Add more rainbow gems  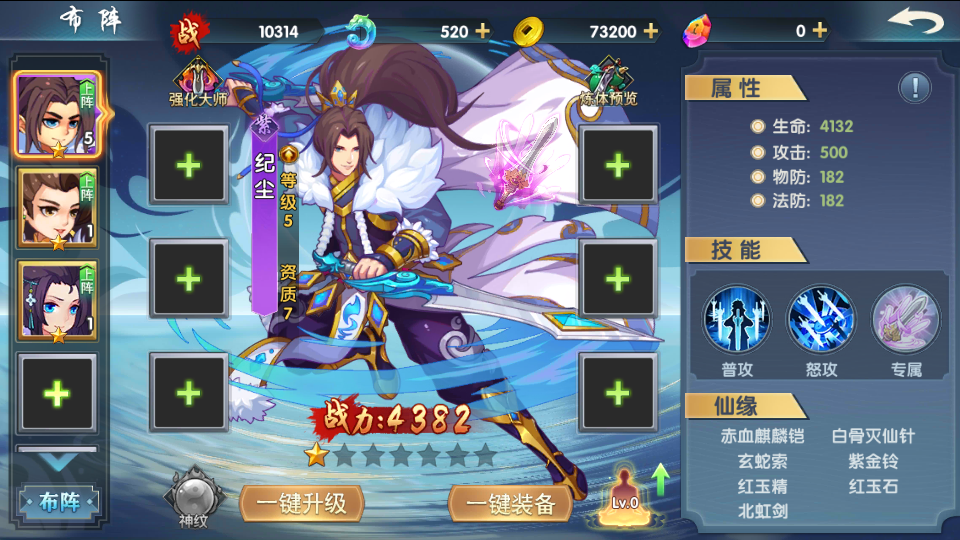[820, 31]
